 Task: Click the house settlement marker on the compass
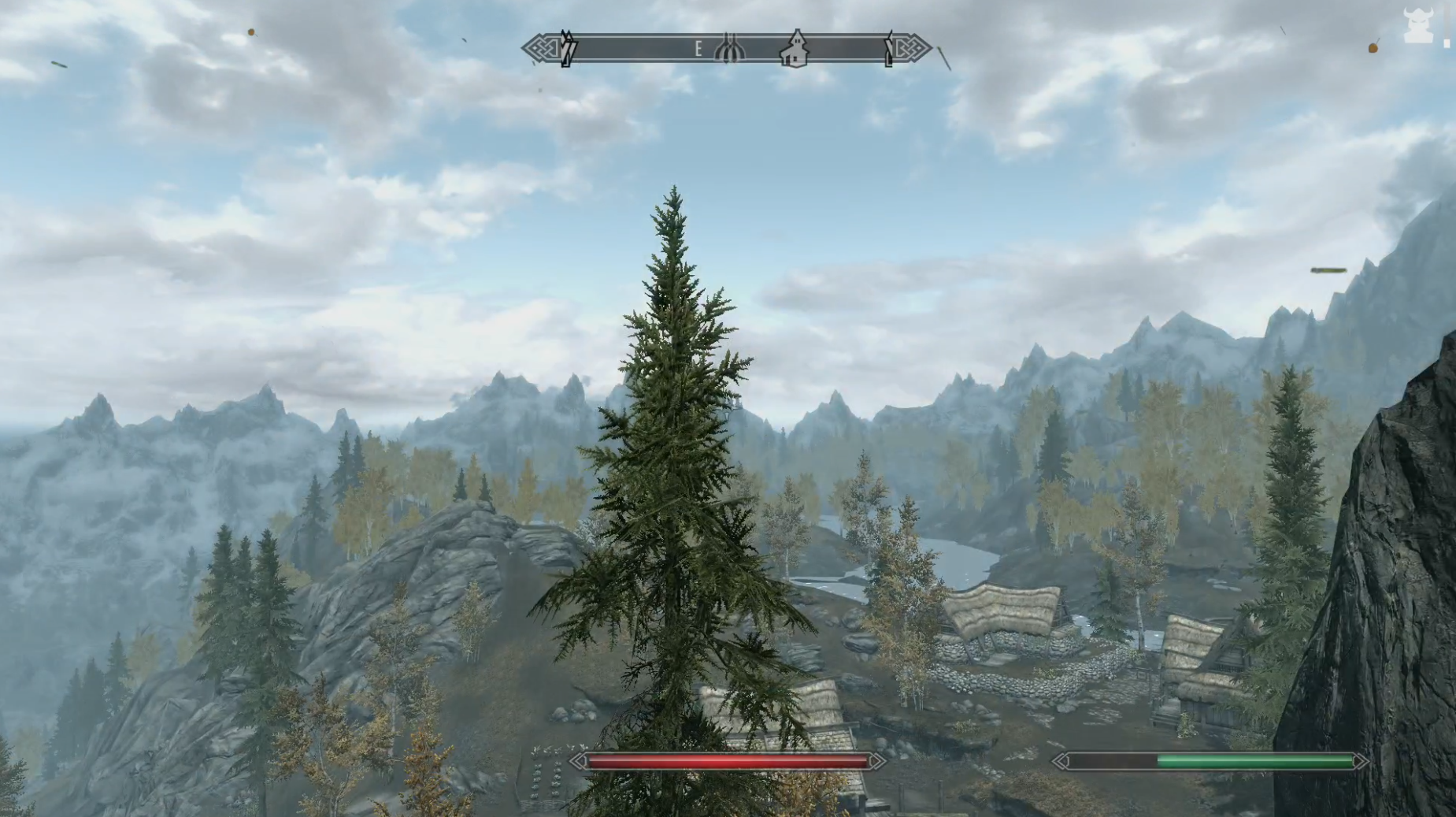(x=795, y=50)
